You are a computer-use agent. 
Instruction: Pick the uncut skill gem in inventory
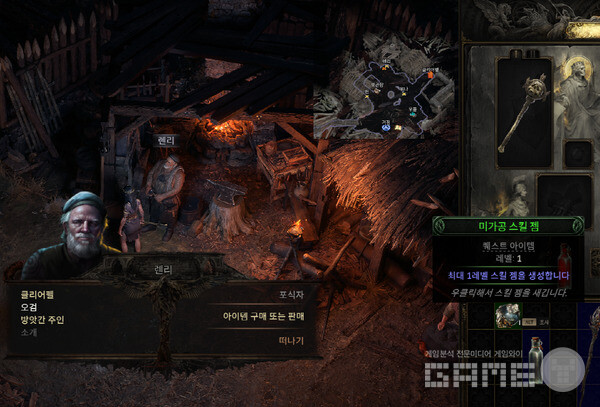click(x=507, y=316)
